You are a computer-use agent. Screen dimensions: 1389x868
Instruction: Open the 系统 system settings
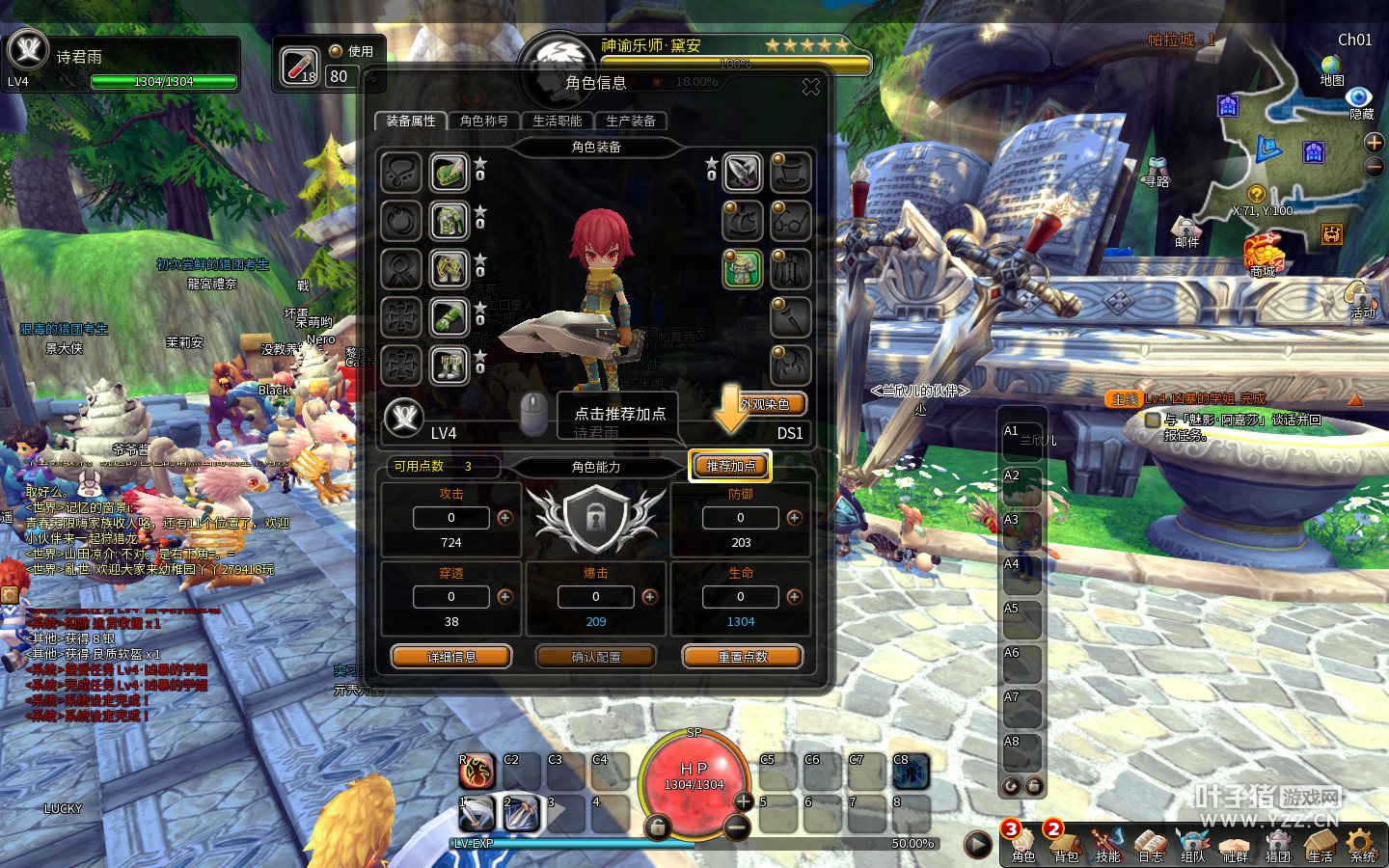coord(1362,844)
